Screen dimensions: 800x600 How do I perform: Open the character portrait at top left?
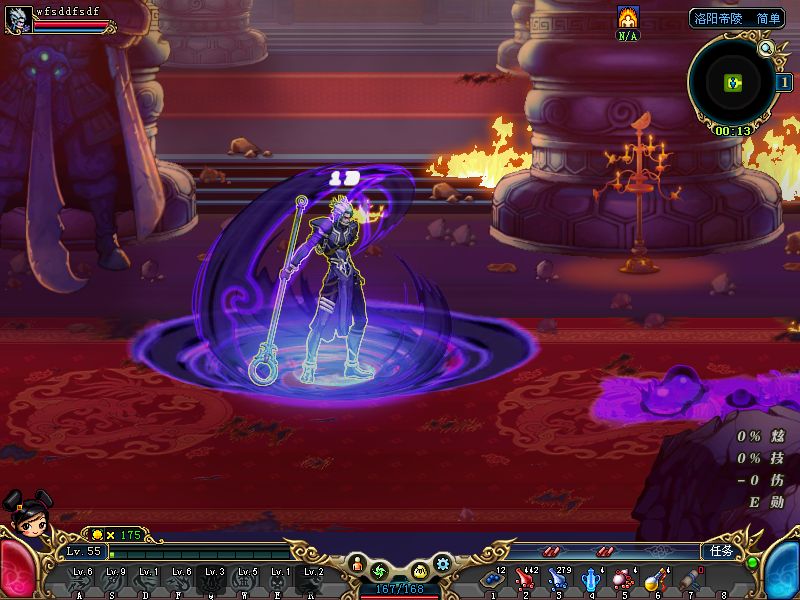pyautogui.click(x=17, y=19)
